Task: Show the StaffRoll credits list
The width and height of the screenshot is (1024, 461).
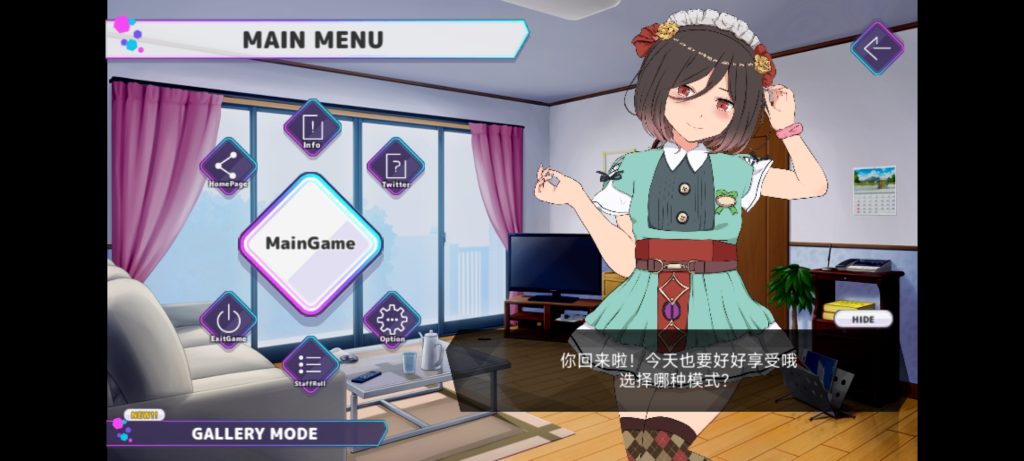Action: click(310, 364)
